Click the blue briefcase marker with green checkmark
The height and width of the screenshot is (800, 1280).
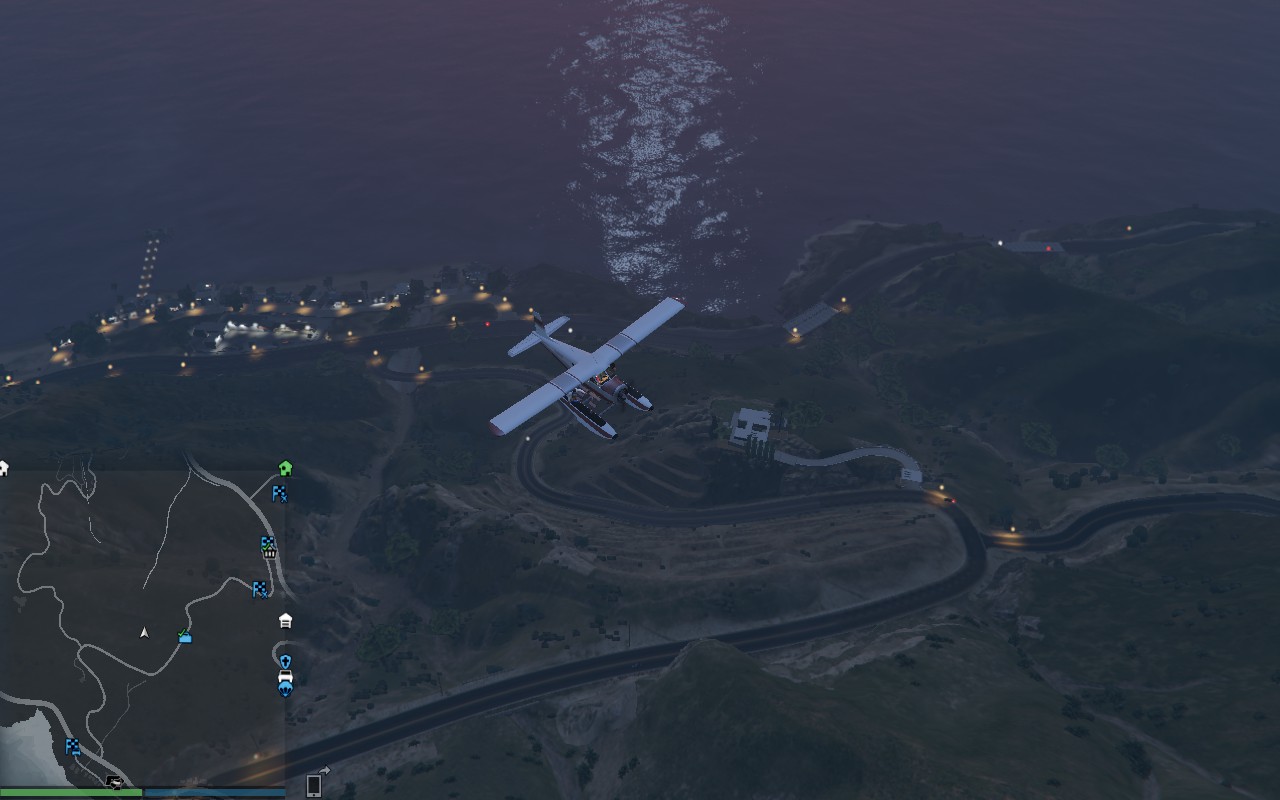(x=185, y=635)
